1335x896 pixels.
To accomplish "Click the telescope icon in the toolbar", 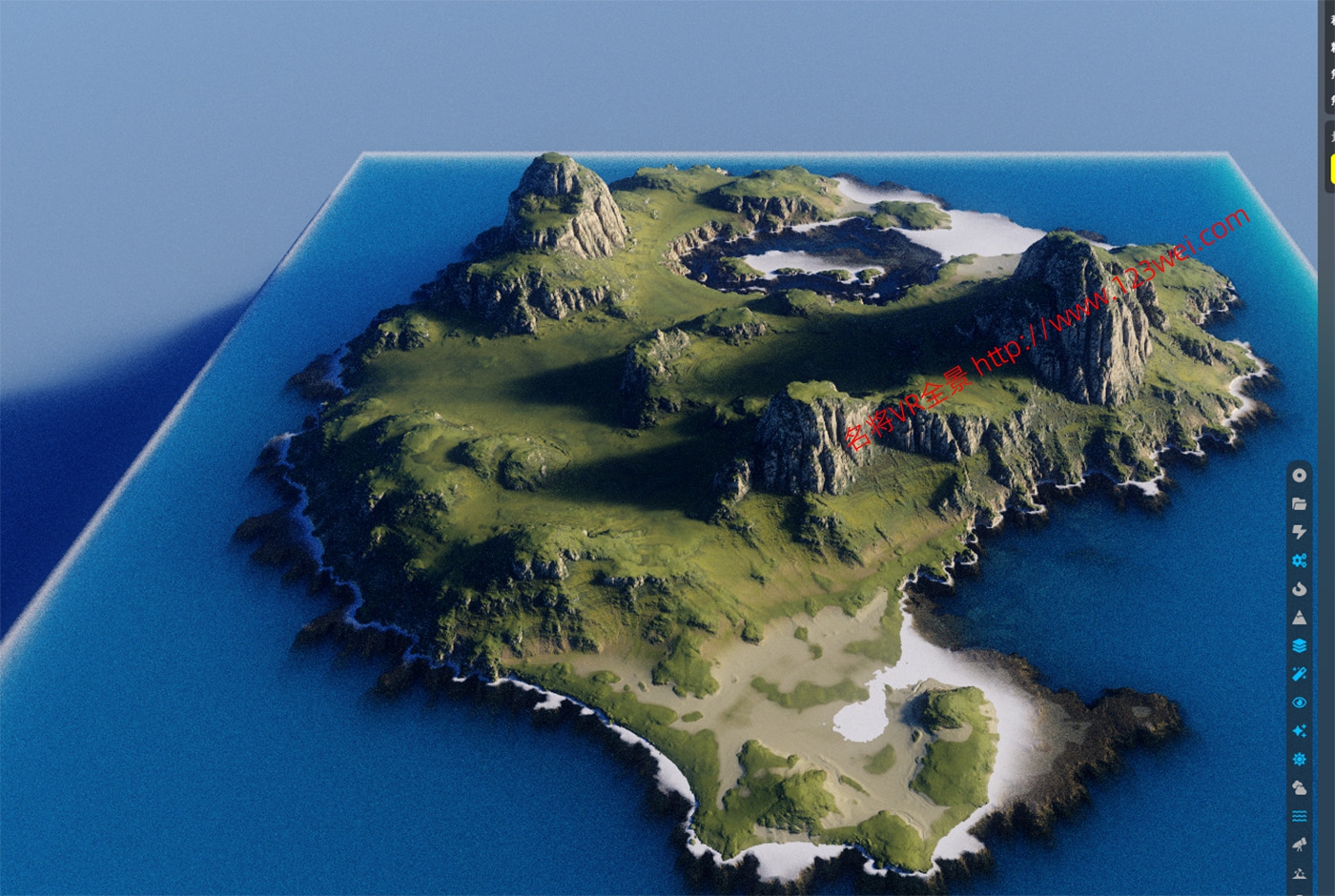I will tap(1299, 845).
